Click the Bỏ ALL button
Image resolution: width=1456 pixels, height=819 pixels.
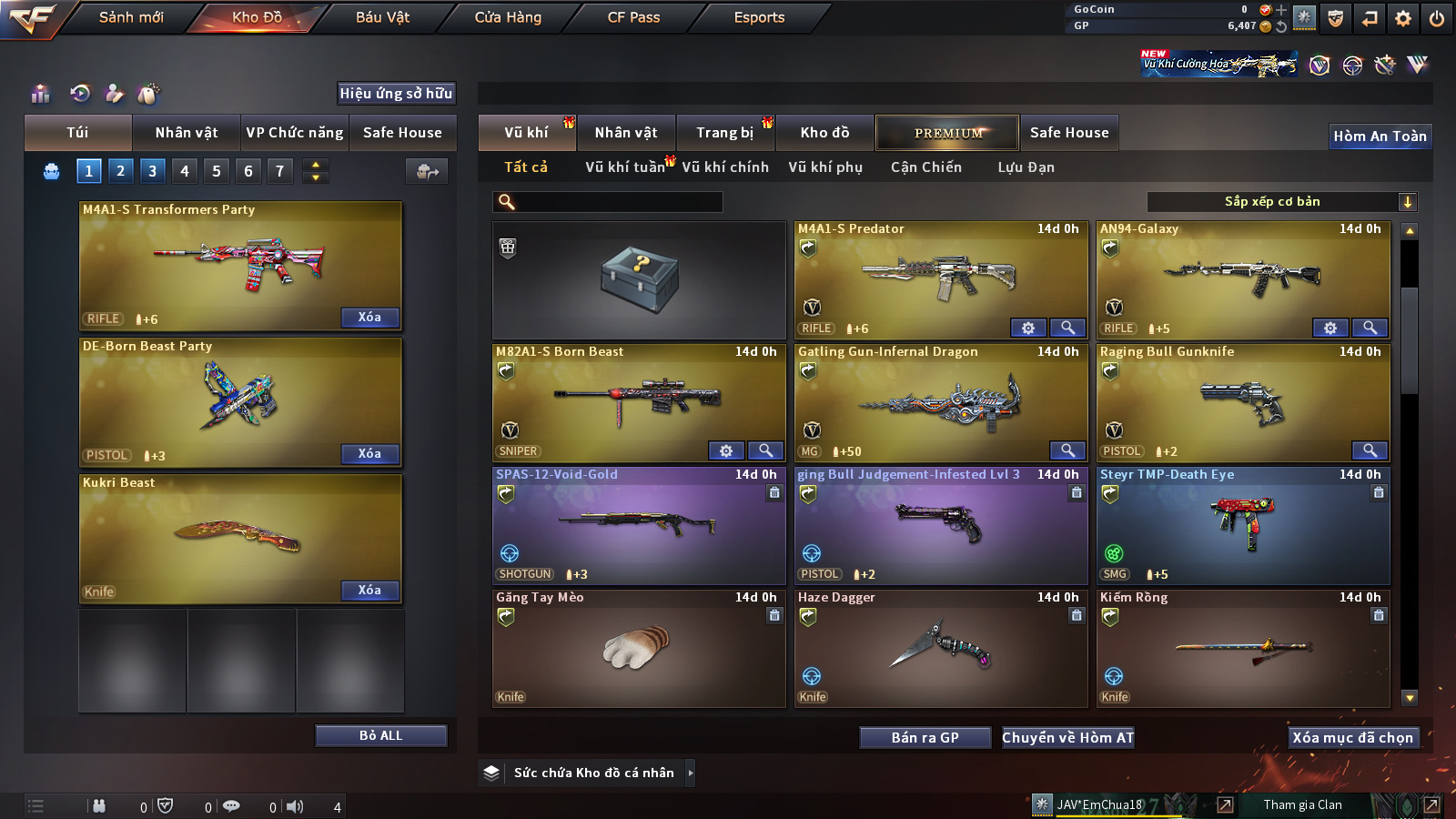(x=380, y=735)
